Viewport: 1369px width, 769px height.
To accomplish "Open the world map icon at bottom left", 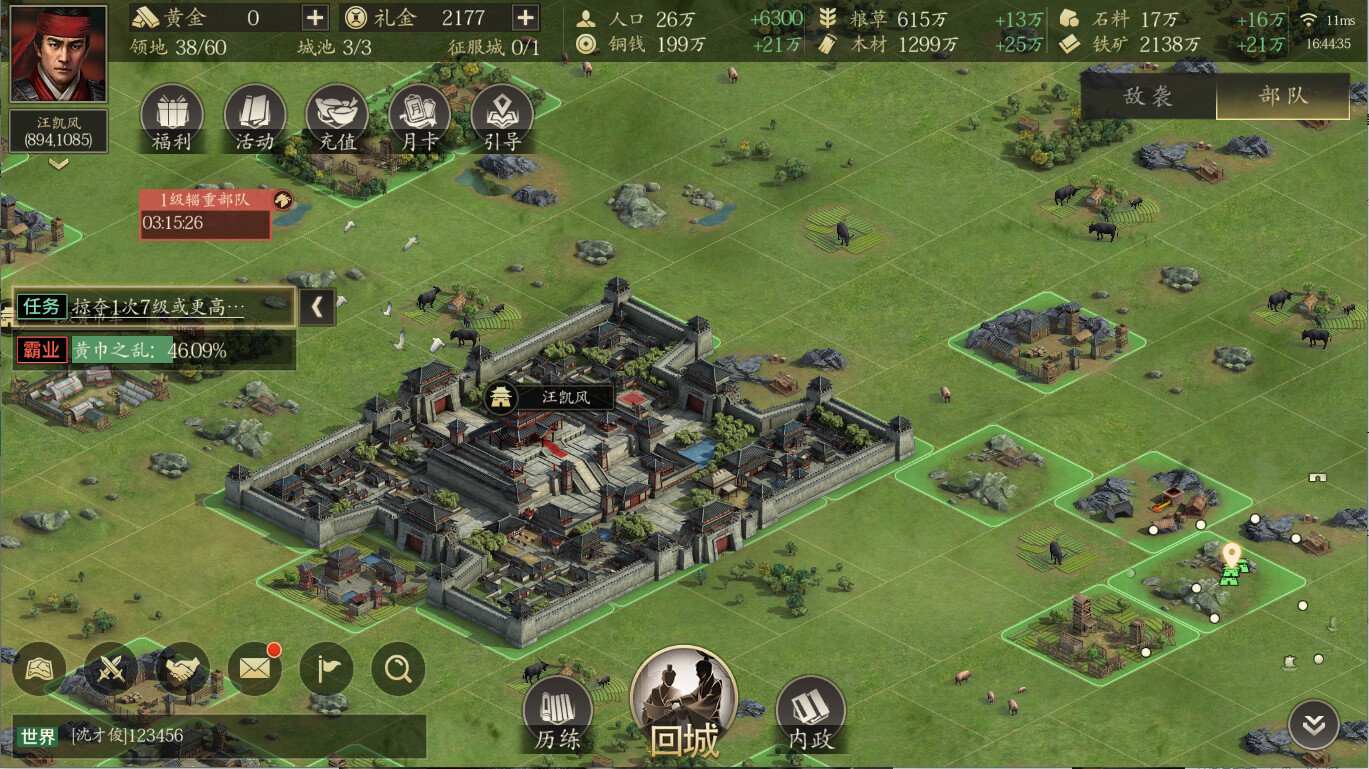I will pyautogui.click(x=38, y=669).
